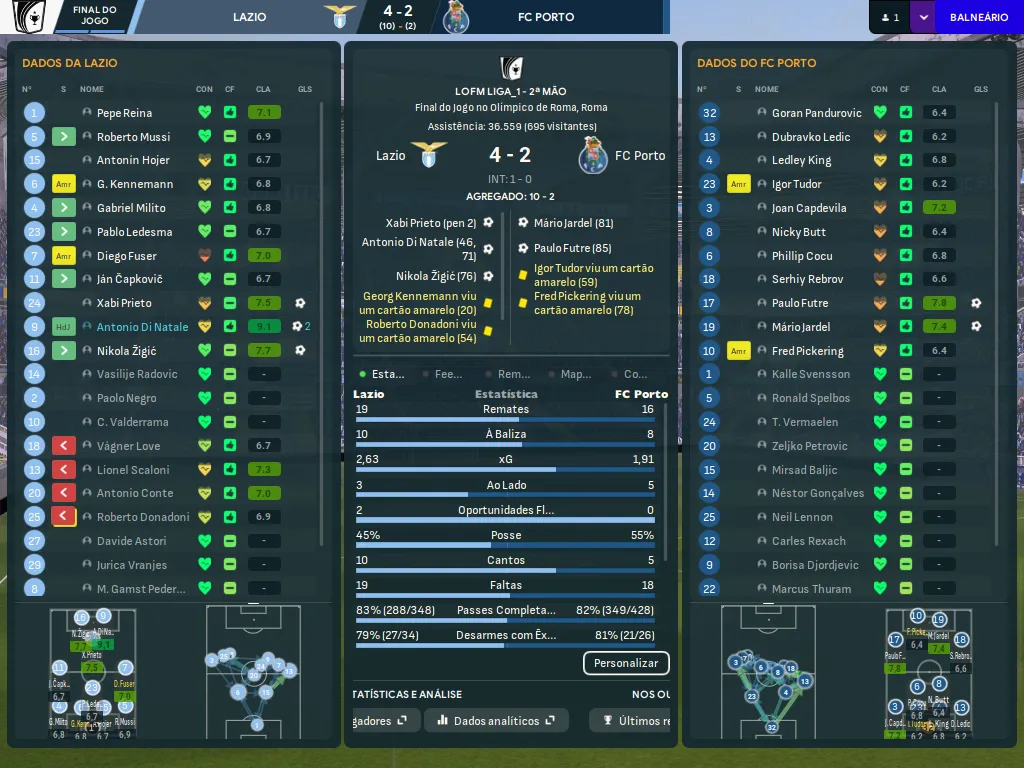View Xabi Prieto's player details
Viewport: 1024px width, 768px height.
point(124,303)
